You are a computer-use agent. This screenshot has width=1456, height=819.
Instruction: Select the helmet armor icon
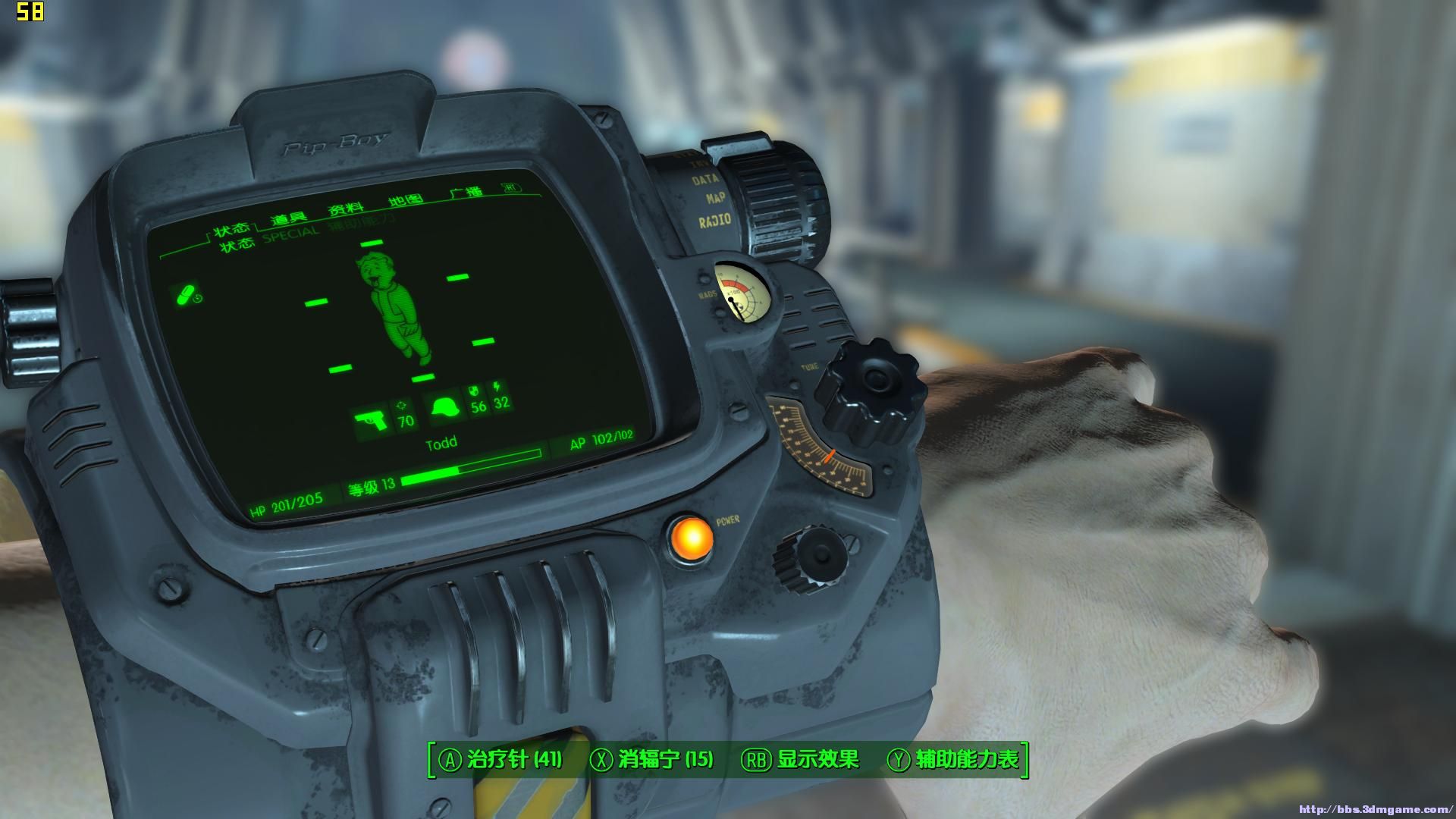tap(445, 409)
